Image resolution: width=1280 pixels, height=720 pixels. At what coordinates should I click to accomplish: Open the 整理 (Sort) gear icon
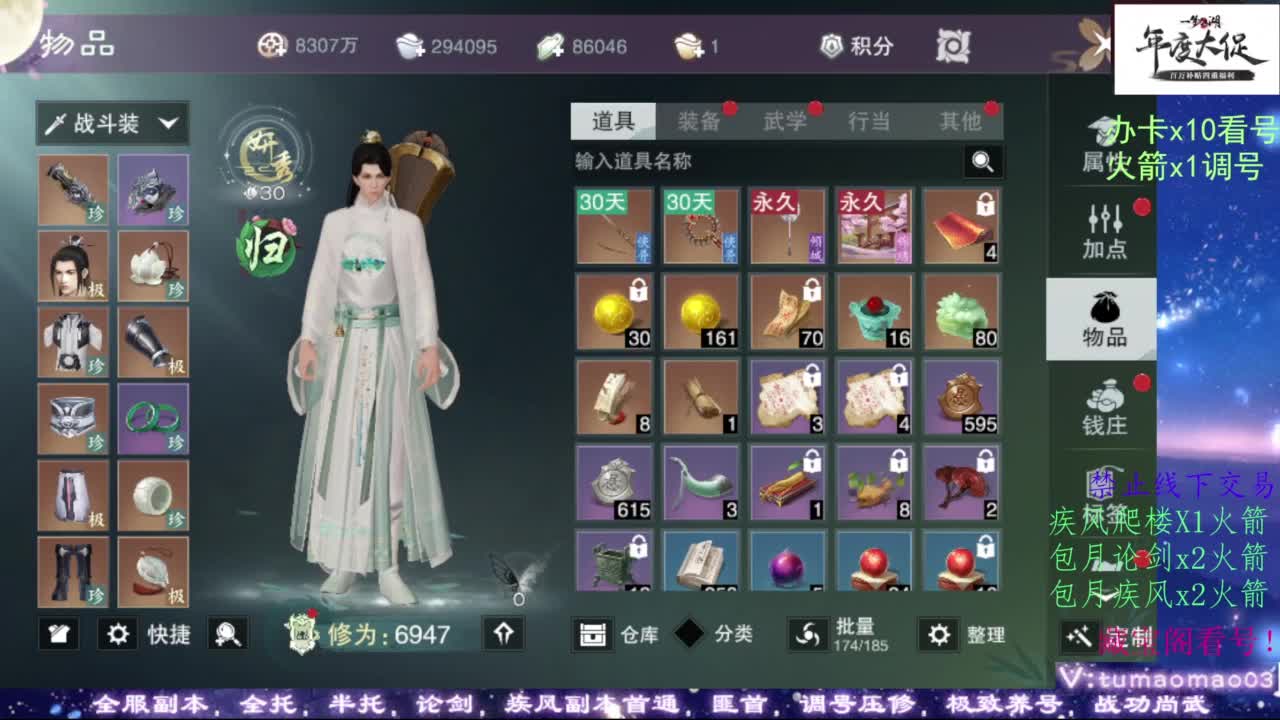tap(938, 634)
